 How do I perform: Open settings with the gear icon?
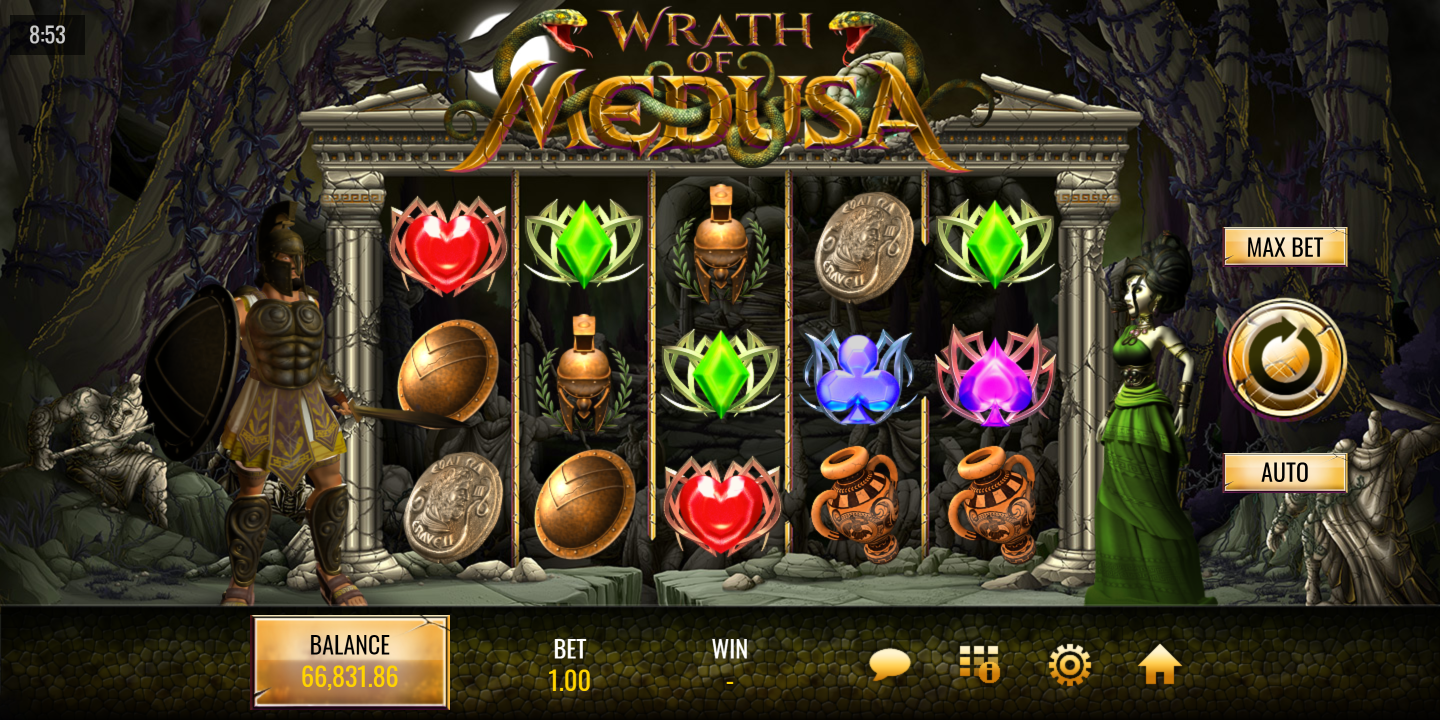pos(1069,665)
